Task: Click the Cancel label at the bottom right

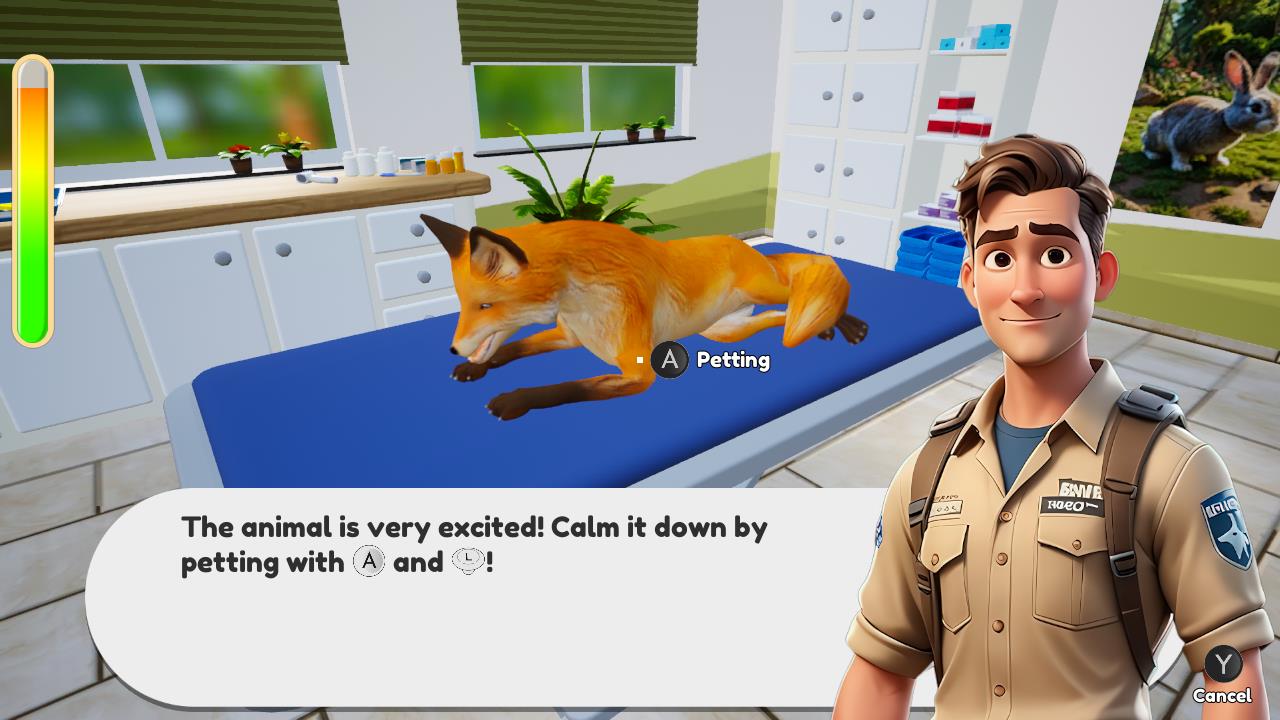Action: coord(1221,695)
